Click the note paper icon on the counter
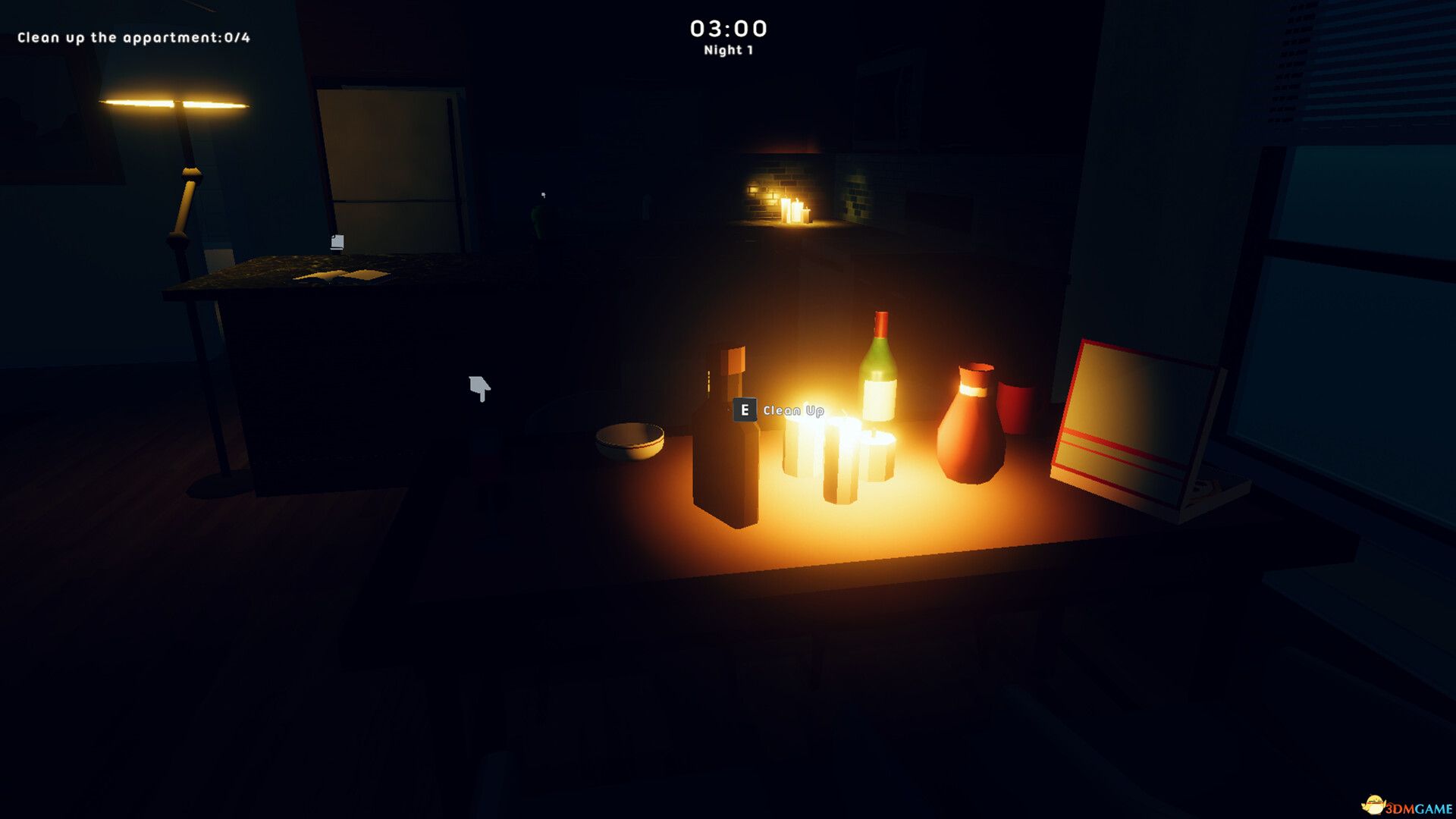This screenshot has width=1456, height=819. 336,240
